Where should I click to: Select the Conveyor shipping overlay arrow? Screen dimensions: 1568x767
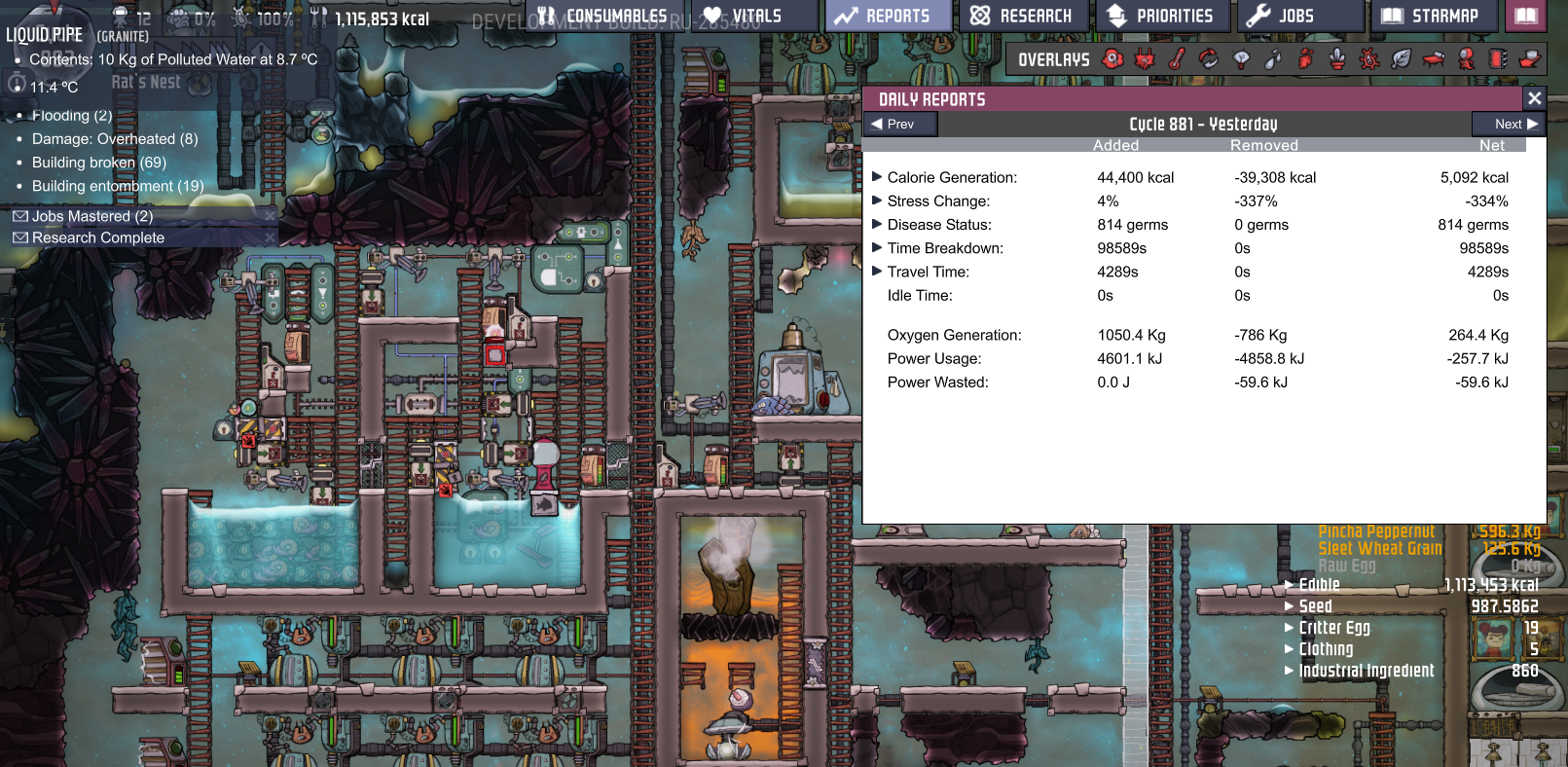1532,59
